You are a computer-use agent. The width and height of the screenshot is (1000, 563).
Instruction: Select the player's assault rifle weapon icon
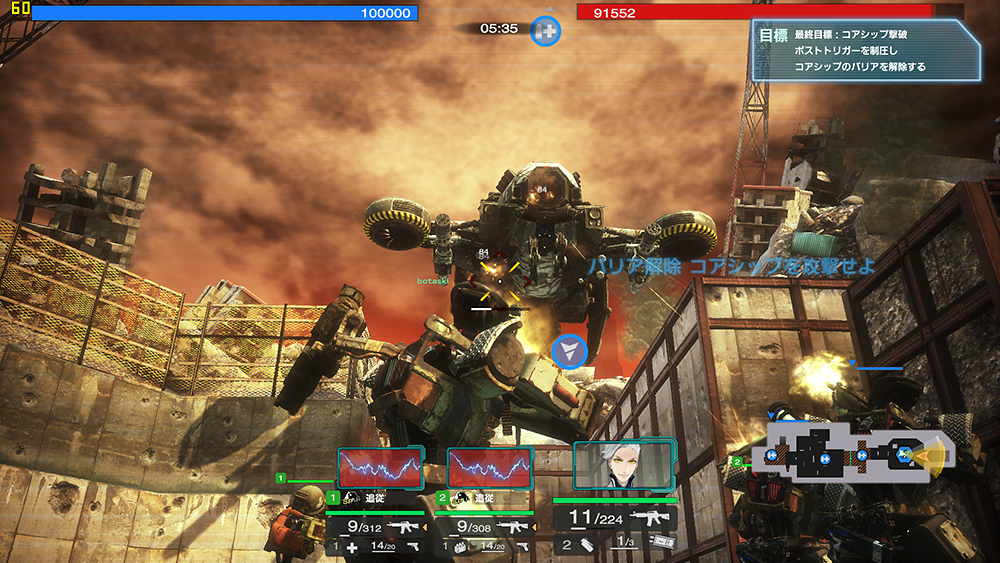point(650,519)
